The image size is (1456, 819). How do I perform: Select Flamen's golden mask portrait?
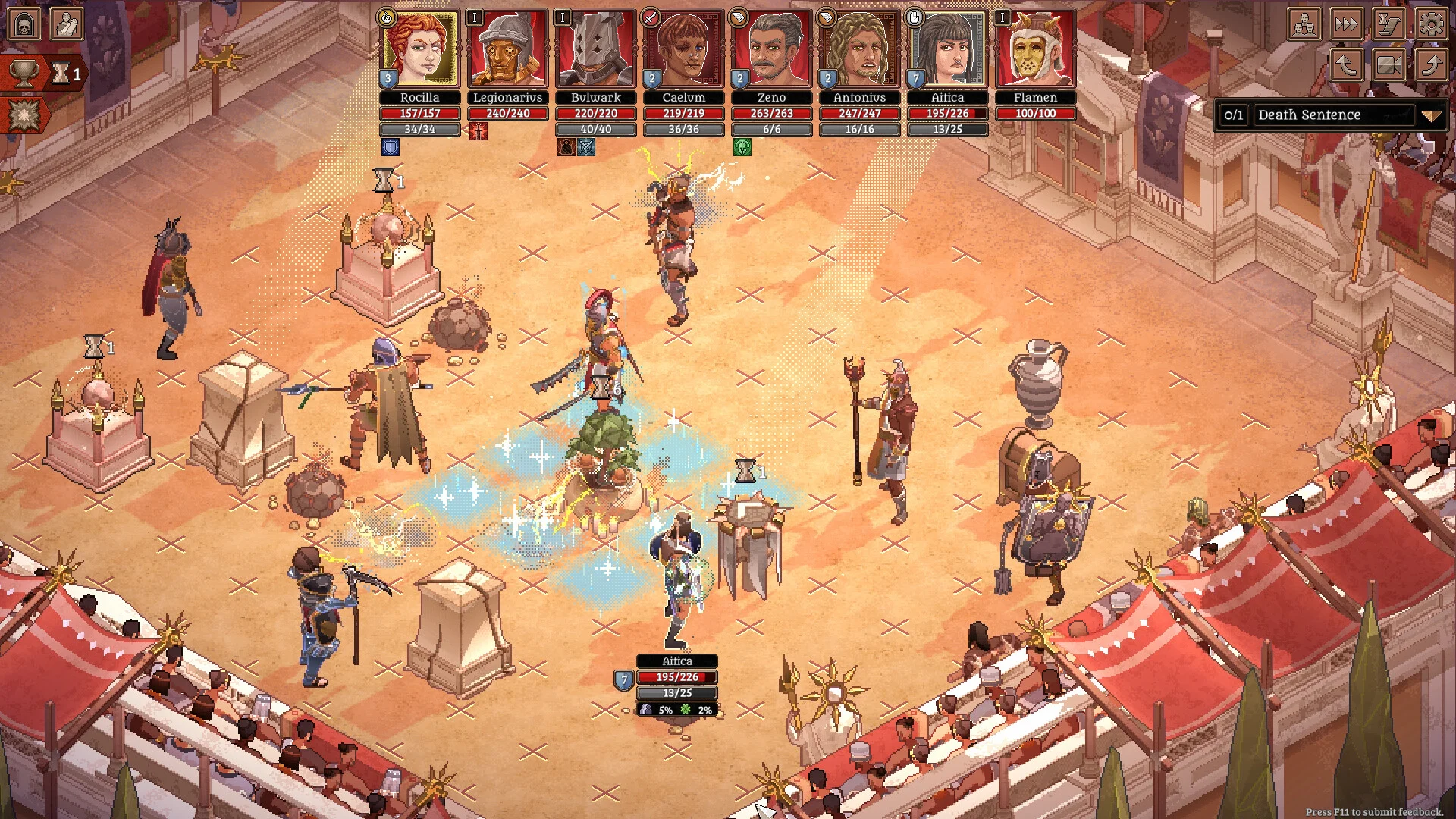click(x=1035, y=49)
